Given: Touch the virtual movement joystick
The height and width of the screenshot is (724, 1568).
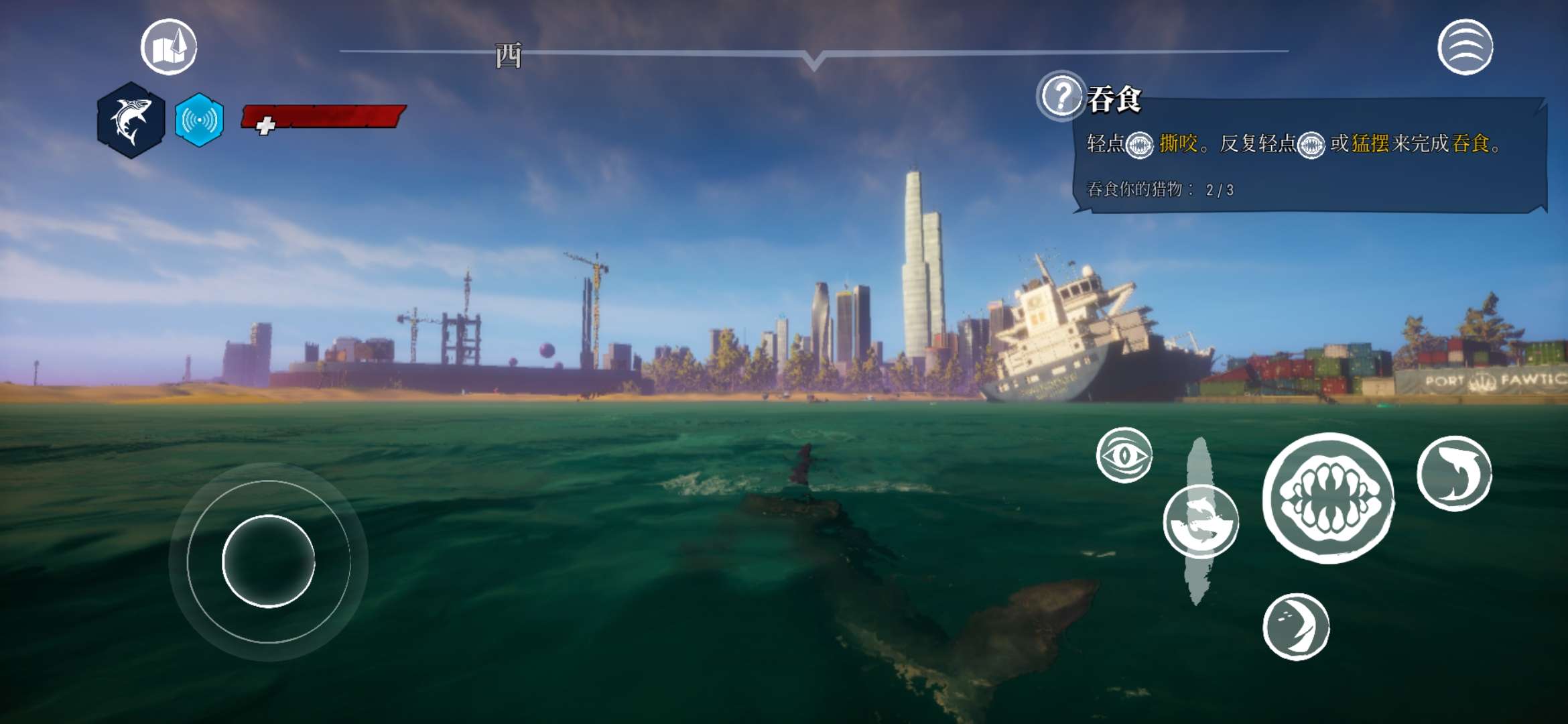Looking at the screenshot, I should point(268,561).
